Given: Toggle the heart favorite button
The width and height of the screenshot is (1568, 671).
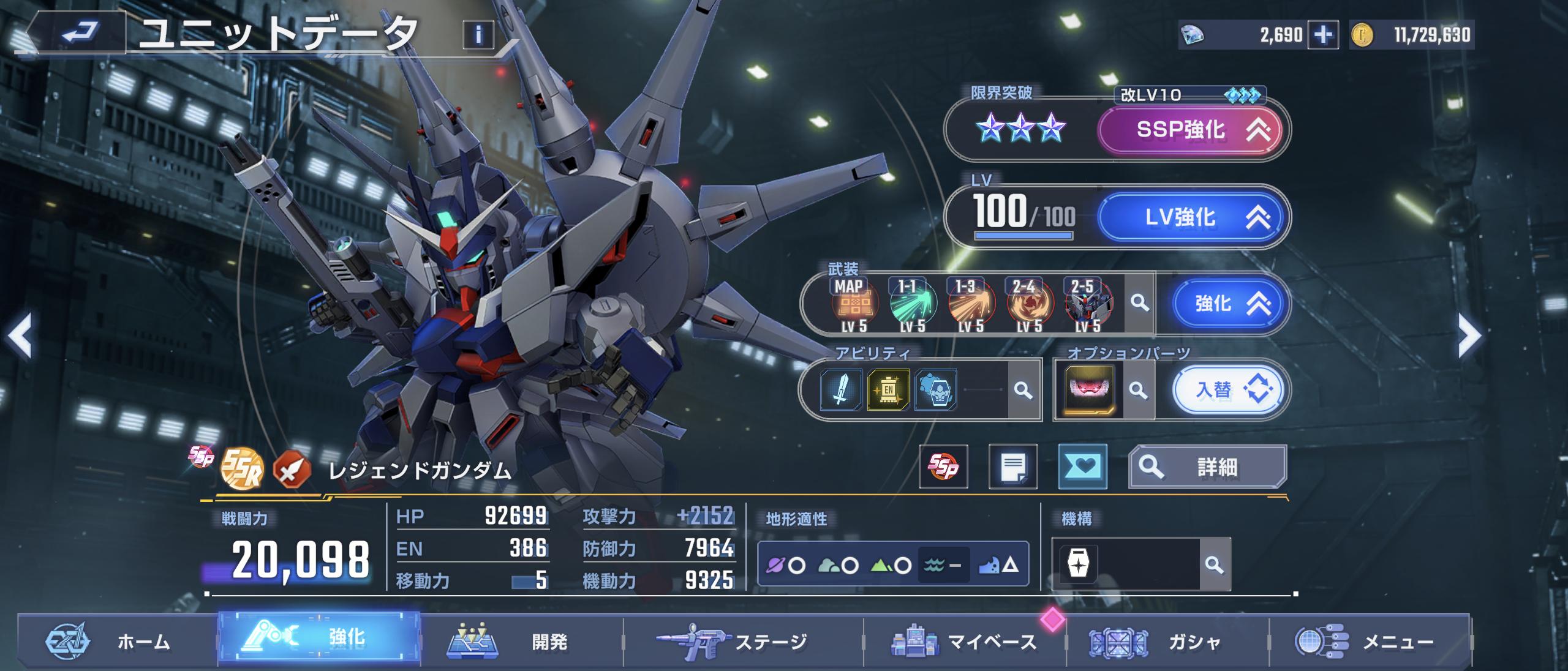Looking at the screenshot, I should (1082, 467).
